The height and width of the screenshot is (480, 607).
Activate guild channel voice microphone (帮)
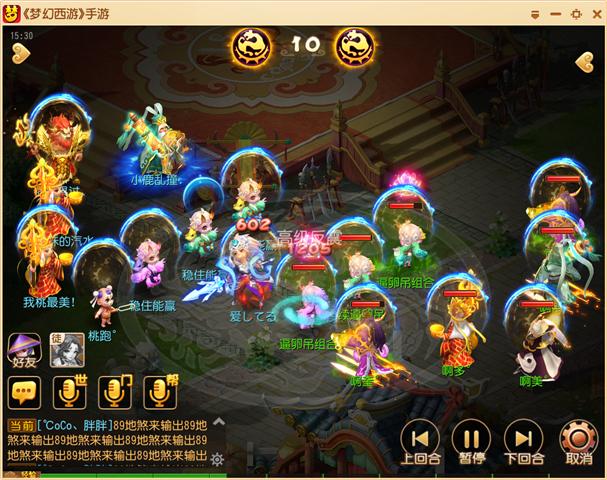(x=160, y=392)
